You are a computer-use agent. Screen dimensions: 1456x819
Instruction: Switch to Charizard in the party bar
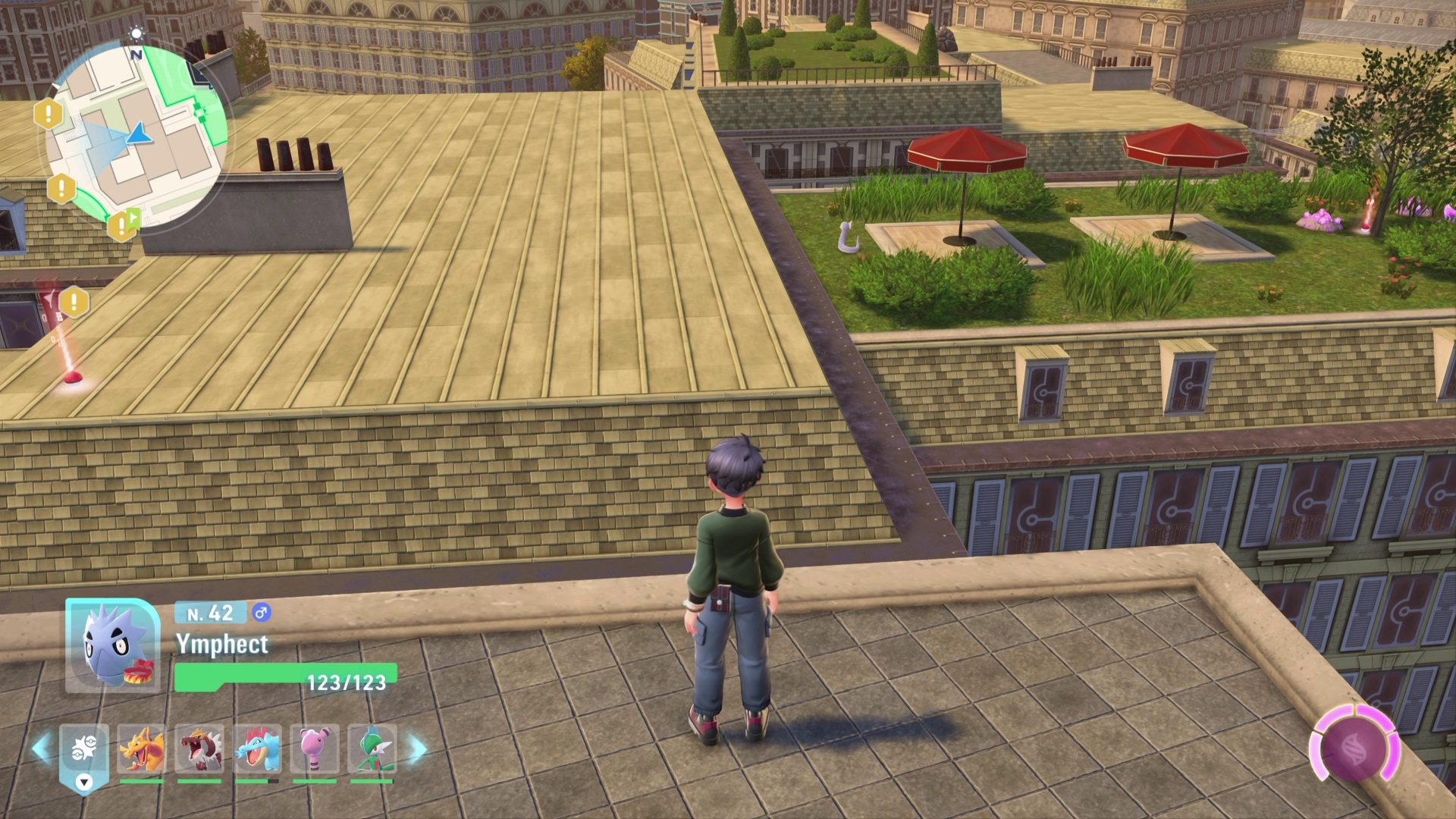tap(142, 749)
